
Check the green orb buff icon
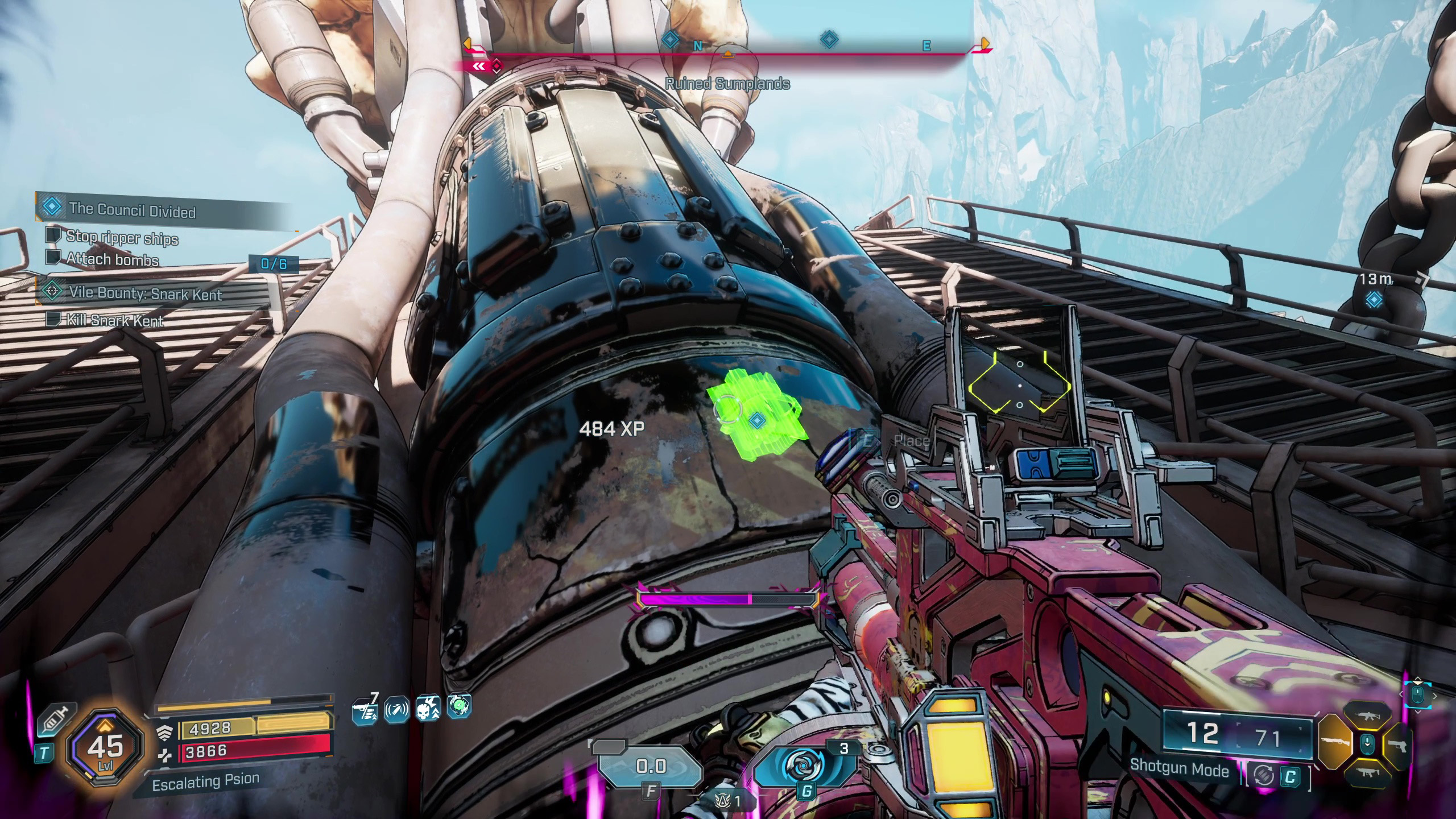[459, 706]
